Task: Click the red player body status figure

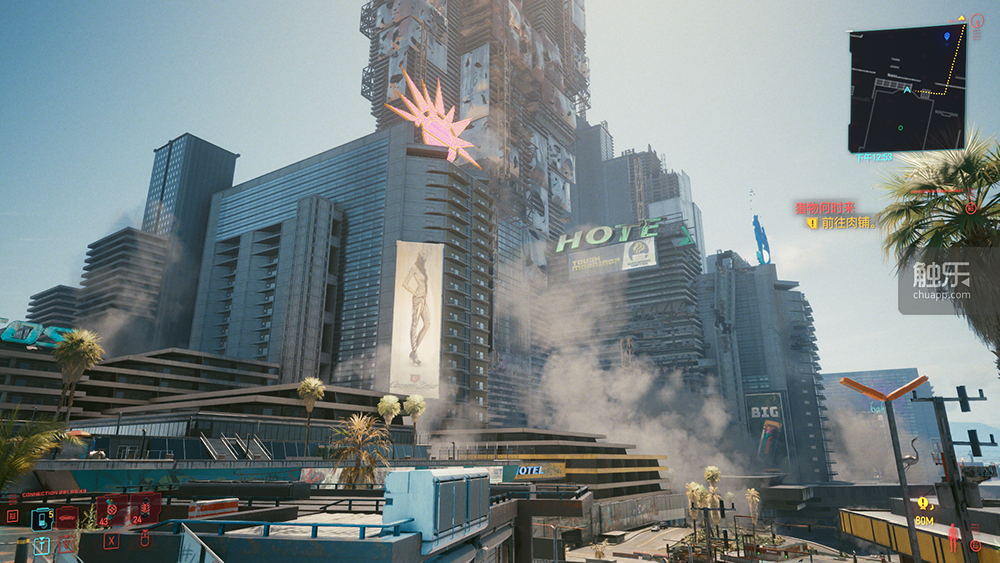Action: point(953,536)
